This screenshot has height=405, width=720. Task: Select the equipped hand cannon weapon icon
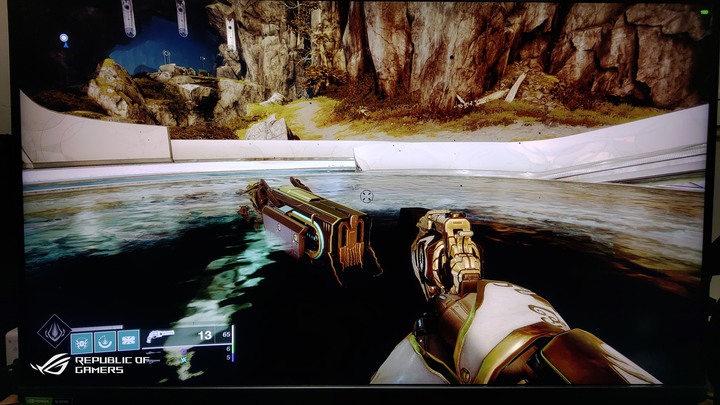pyautogui.click(x=160, y=336)
